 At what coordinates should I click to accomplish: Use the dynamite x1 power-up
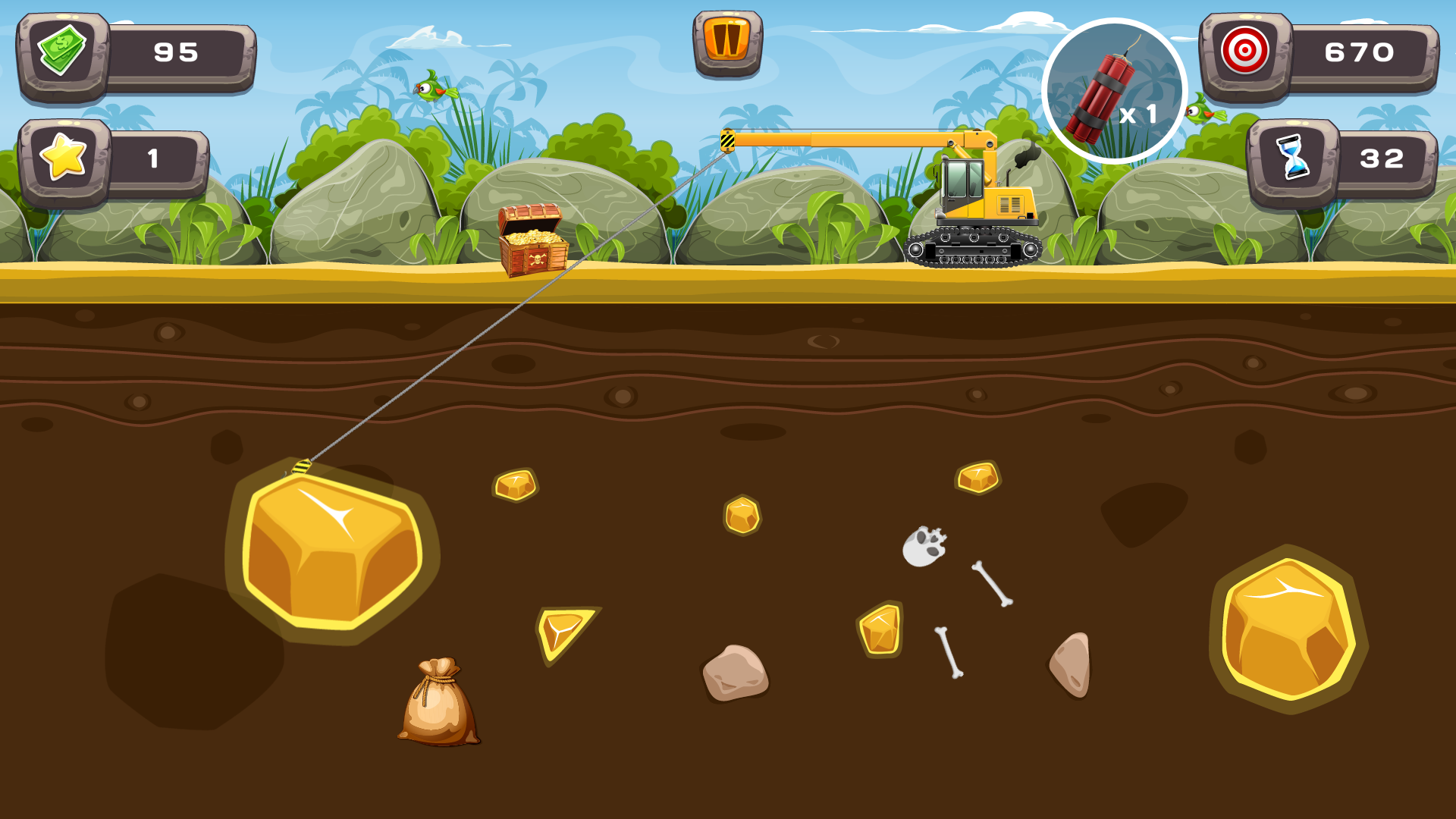[1116, 89]
